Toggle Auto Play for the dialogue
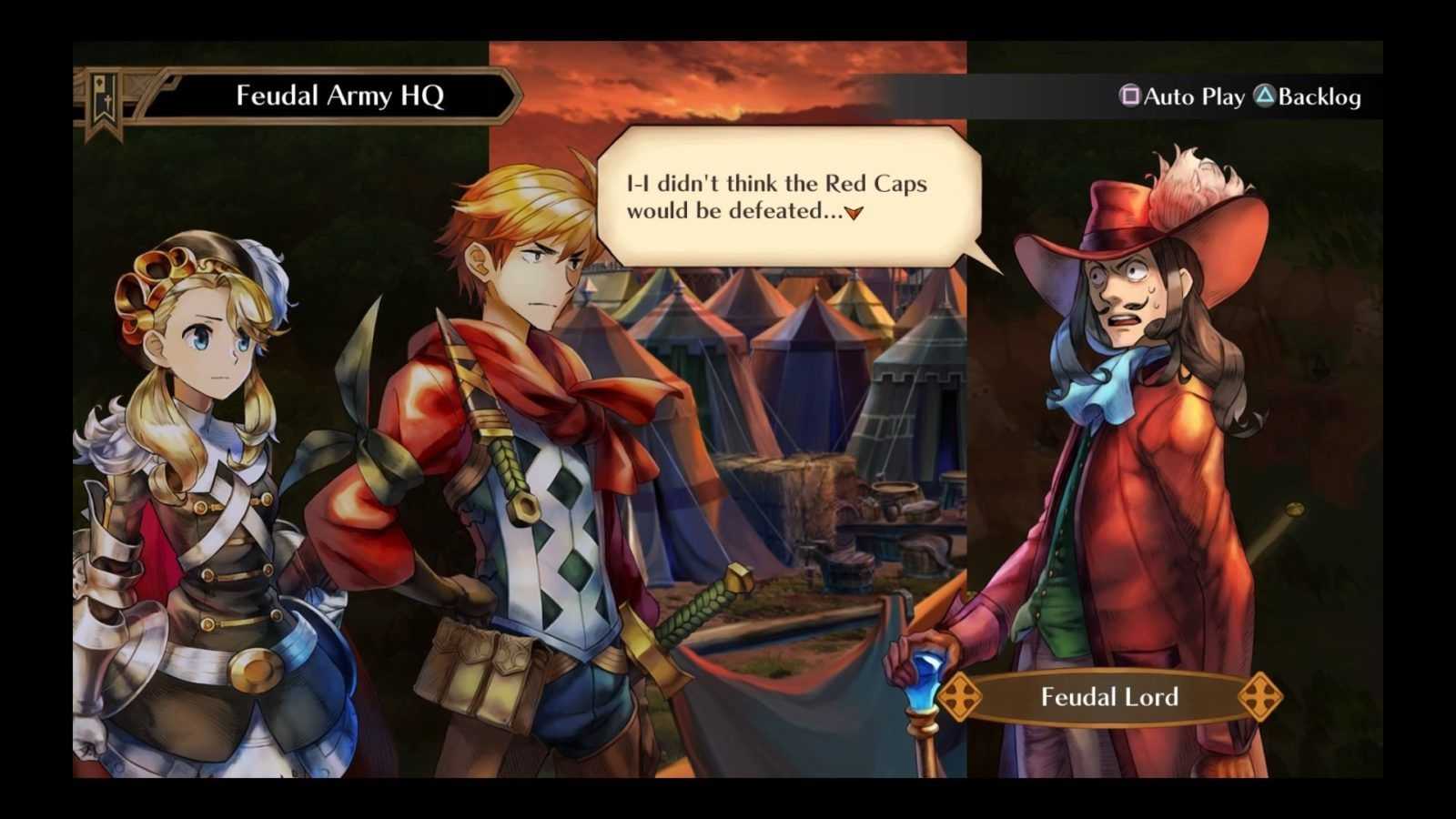Image resolution: width=1456 pixels, height=819 pixels. point(1182,96)
